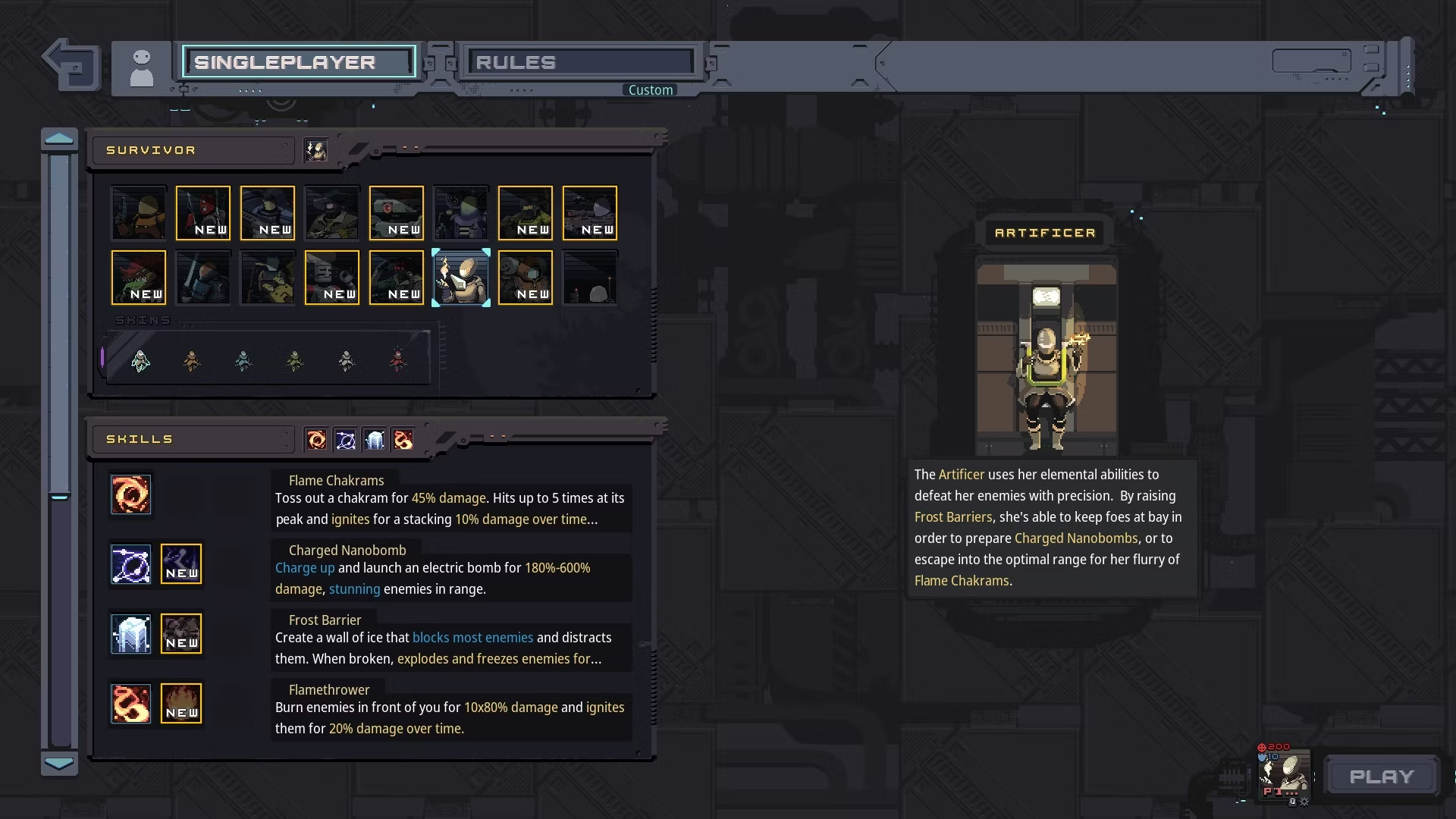Image resolution: width=1456 pixels, height=819 pixels.
Task: Select the SINGLEPLAYER tab
Action: 299,62
